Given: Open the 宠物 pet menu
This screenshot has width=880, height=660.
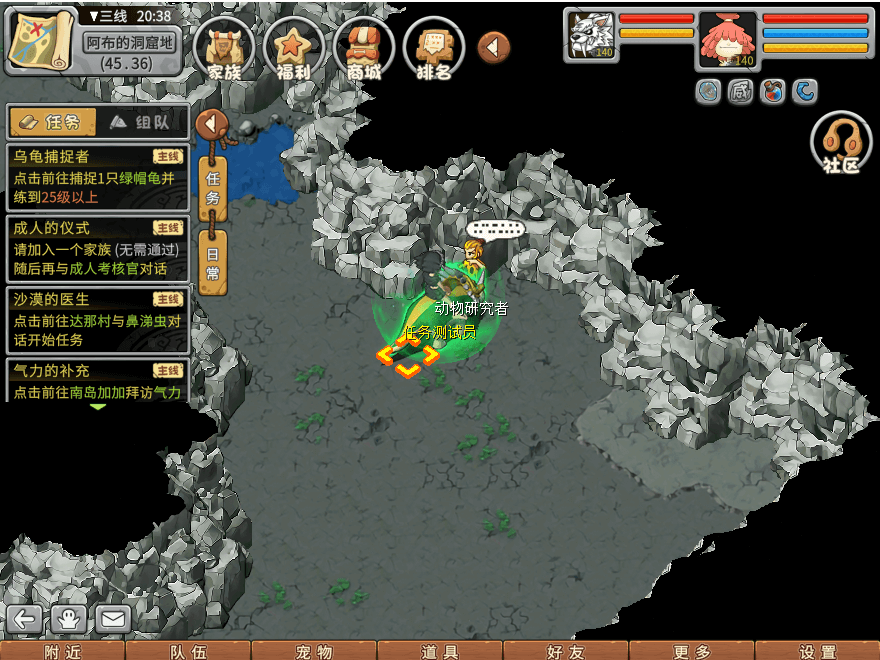Looking at the screenshot, I should [314, 651].
